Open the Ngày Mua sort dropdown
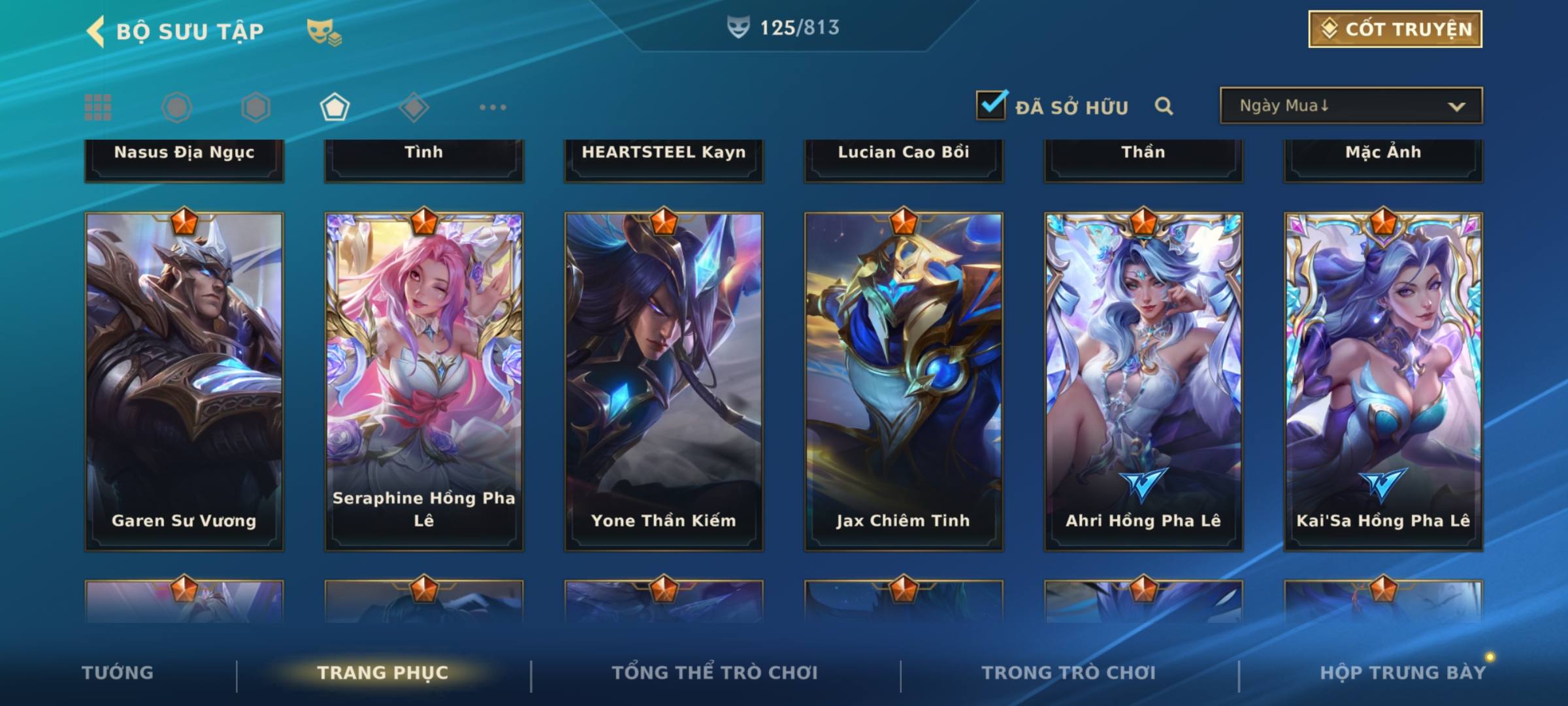 1350,106
